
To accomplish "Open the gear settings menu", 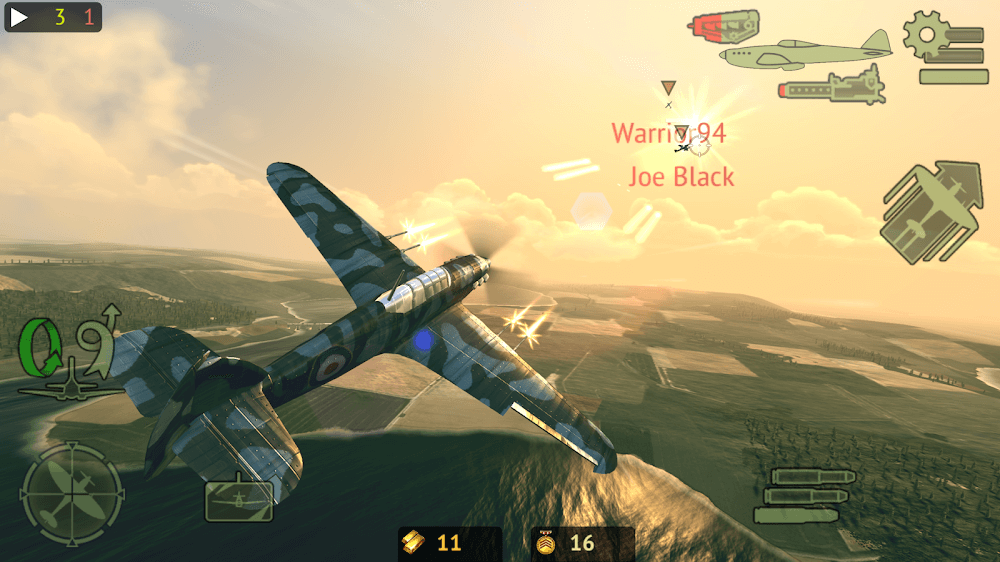I will pos(945,47).
